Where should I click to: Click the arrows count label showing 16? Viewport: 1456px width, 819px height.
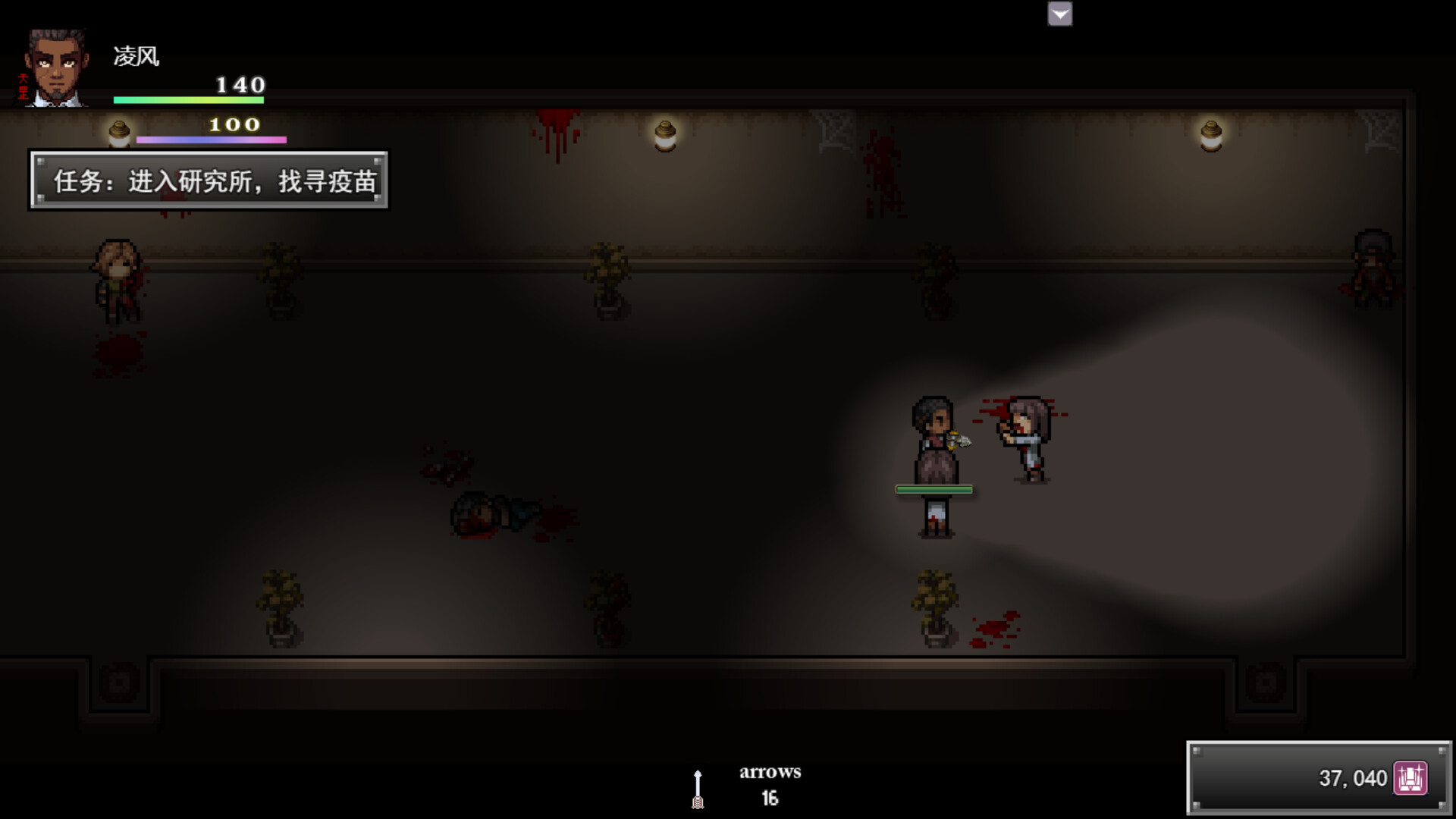[770, 797]
